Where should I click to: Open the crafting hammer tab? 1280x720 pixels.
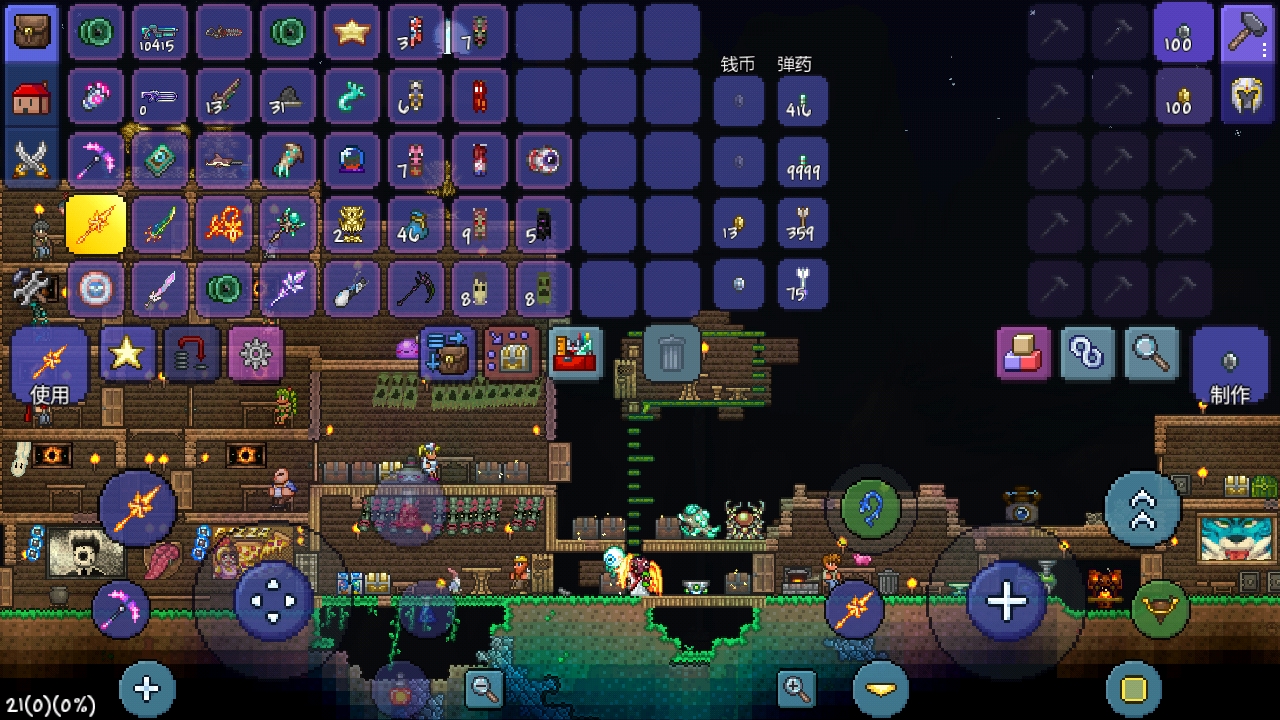(x=1246, y=33)
